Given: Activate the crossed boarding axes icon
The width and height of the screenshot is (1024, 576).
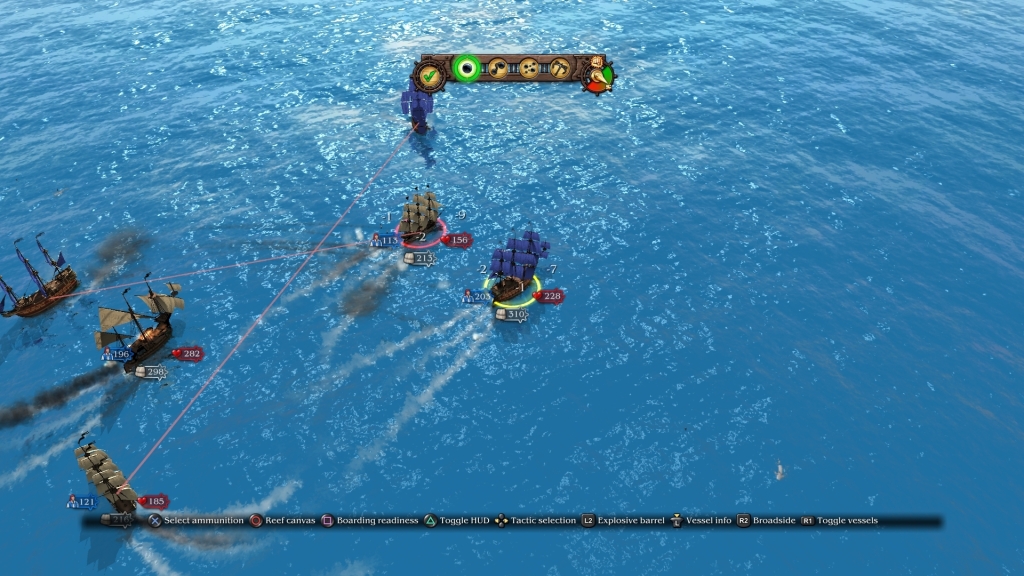Looking at the screenshot, I should (x=559, y=68).
